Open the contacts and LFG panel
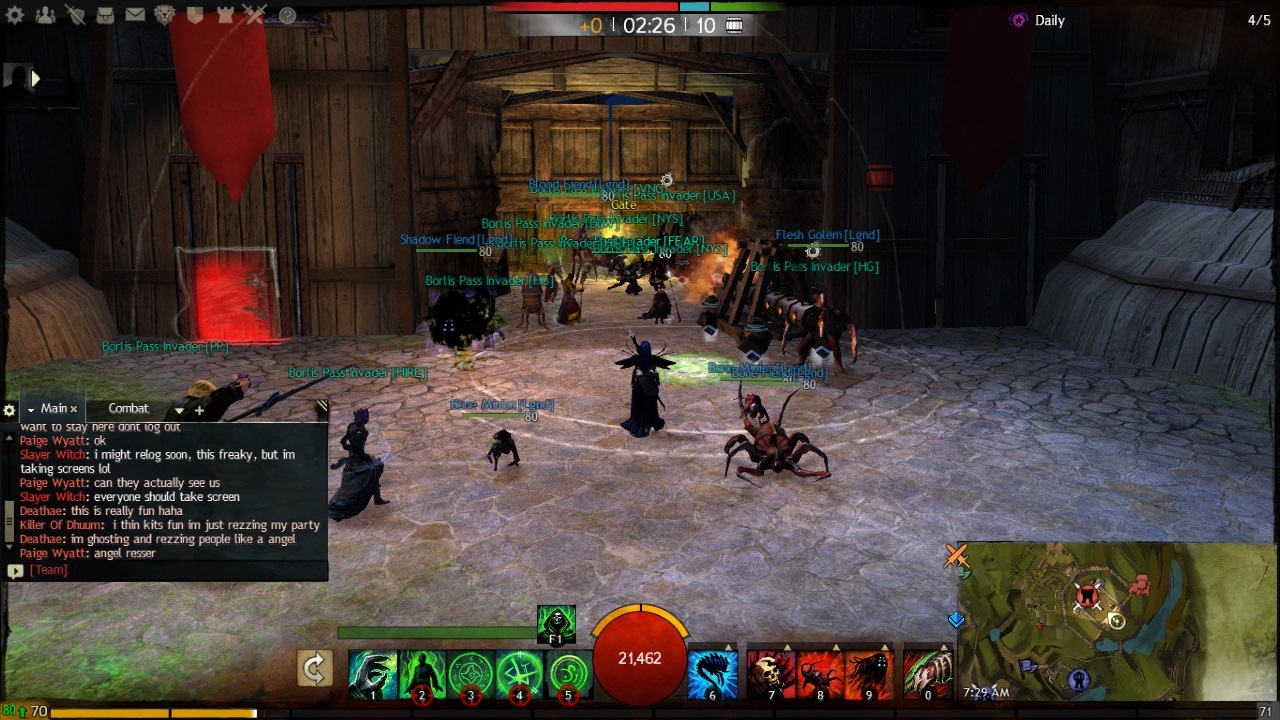Screen dimensions: 1280x720 (x=45, y=15)
